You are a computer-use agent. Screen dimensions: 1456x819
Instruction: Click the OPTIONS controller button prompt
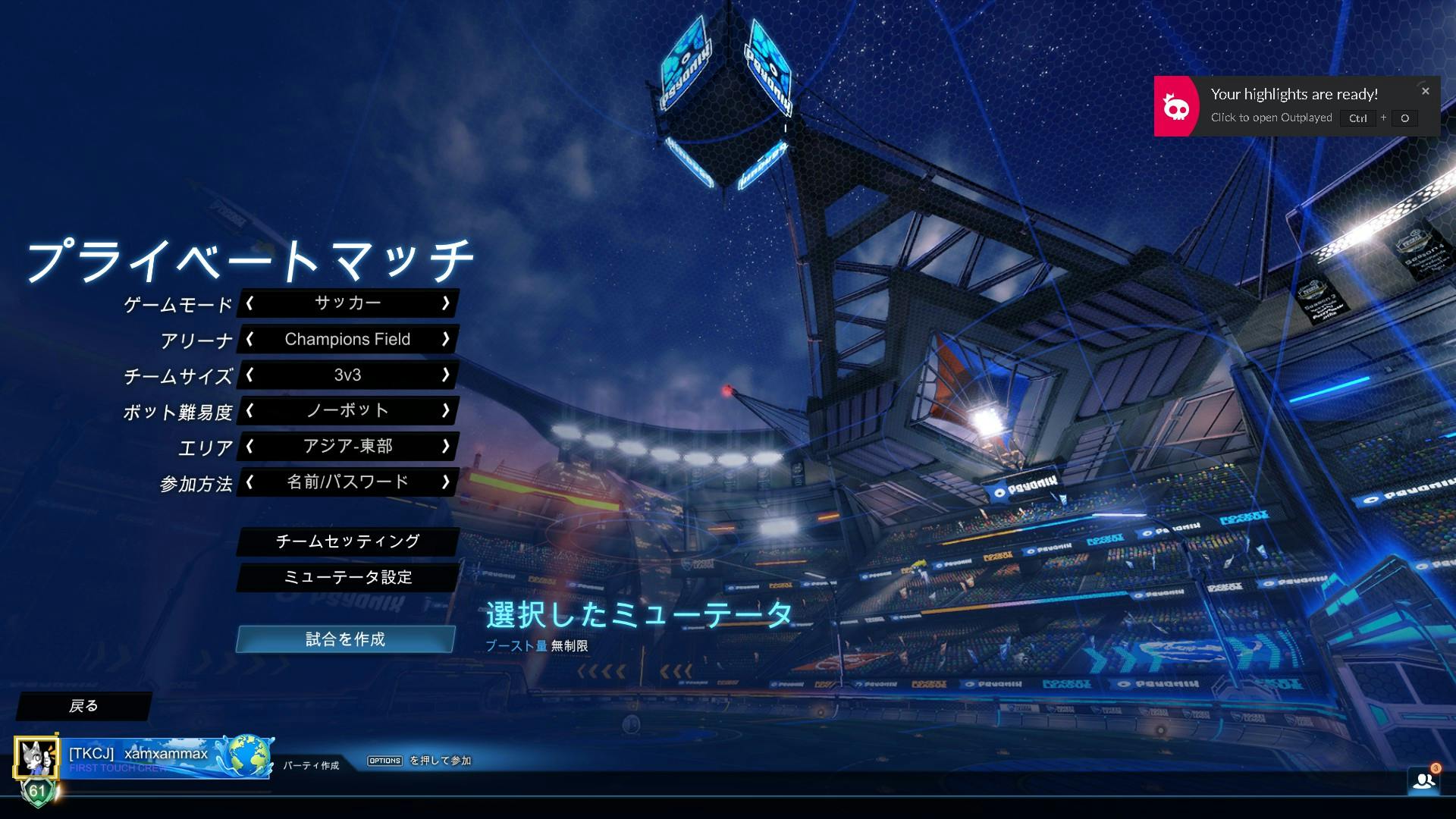pos(384,760)
